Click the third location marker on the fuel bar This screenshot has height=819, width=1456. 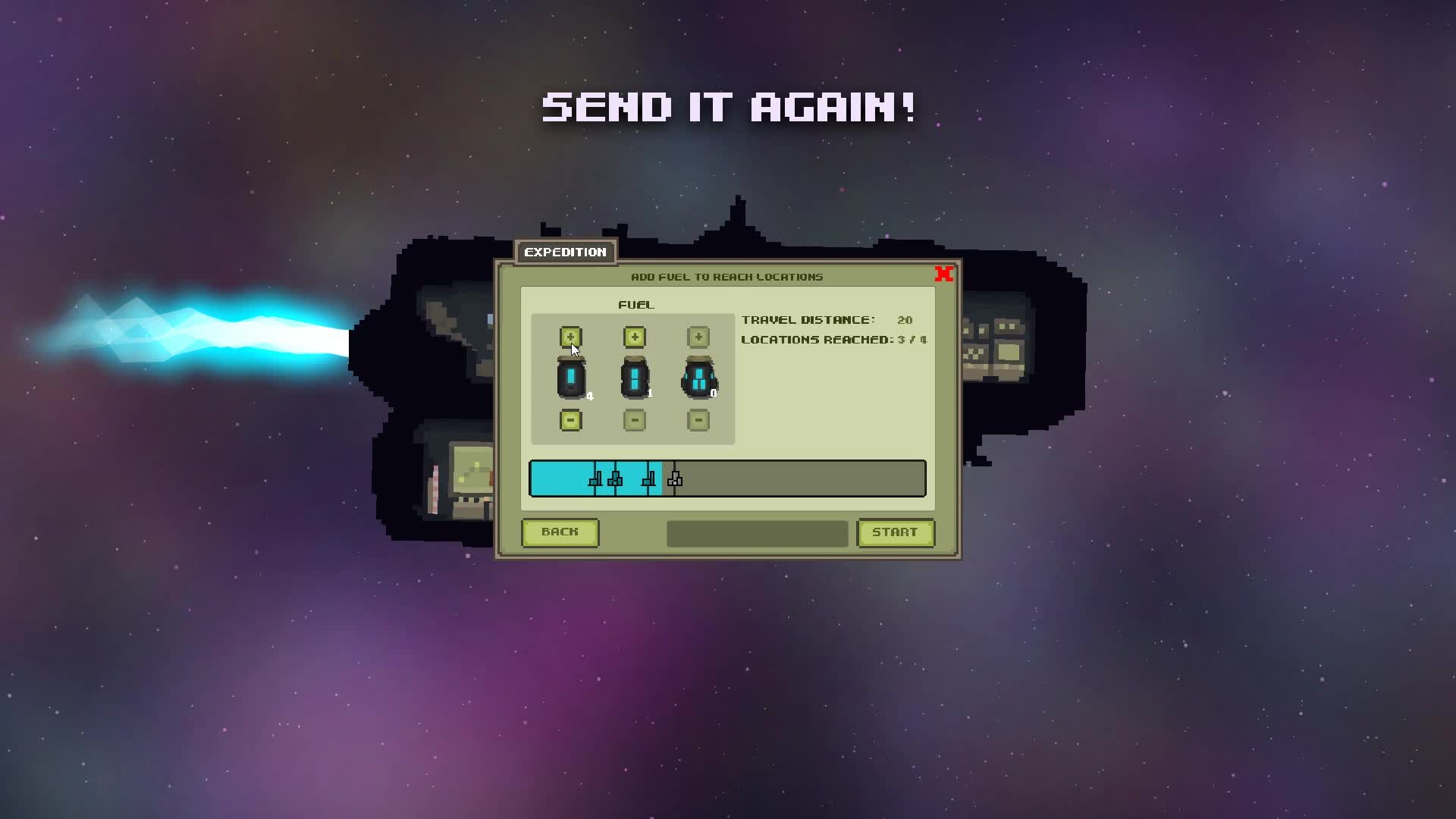point(649,478)
